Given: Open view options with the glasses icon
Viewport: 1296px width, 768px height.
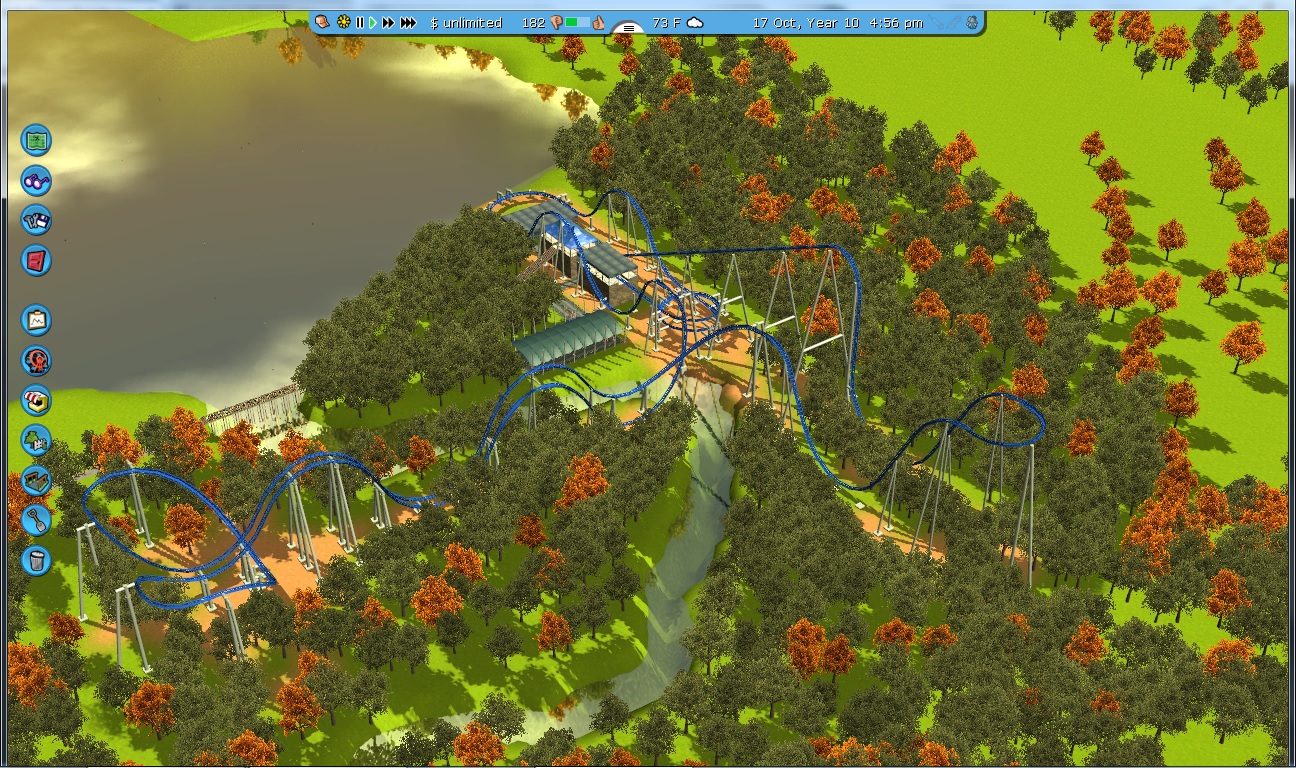Looking at the screenshot, I should pyautogui.click(x=36, y=181).
